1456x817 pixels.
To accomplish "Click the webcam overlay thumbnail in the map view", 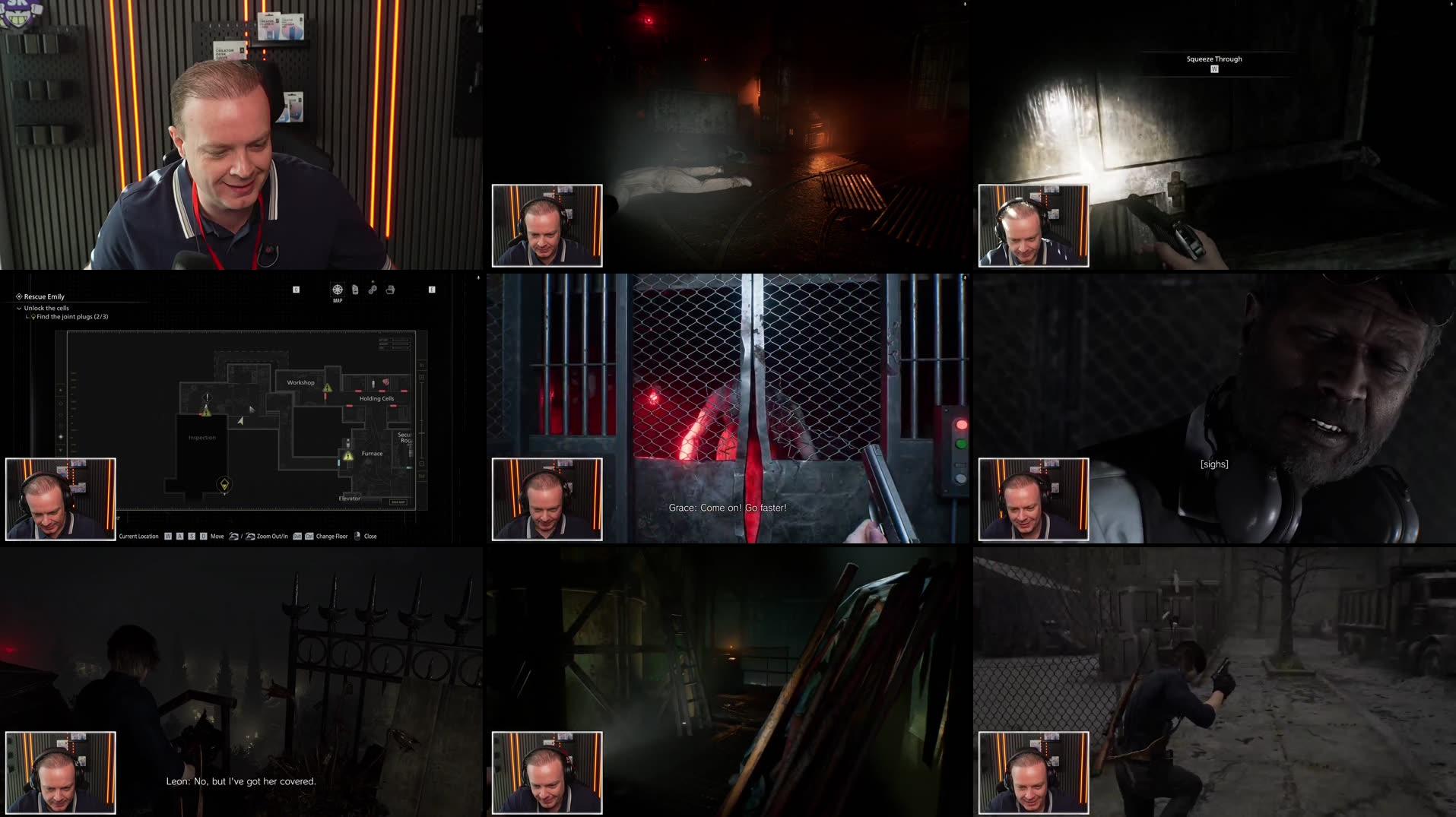I will (61, 498).
